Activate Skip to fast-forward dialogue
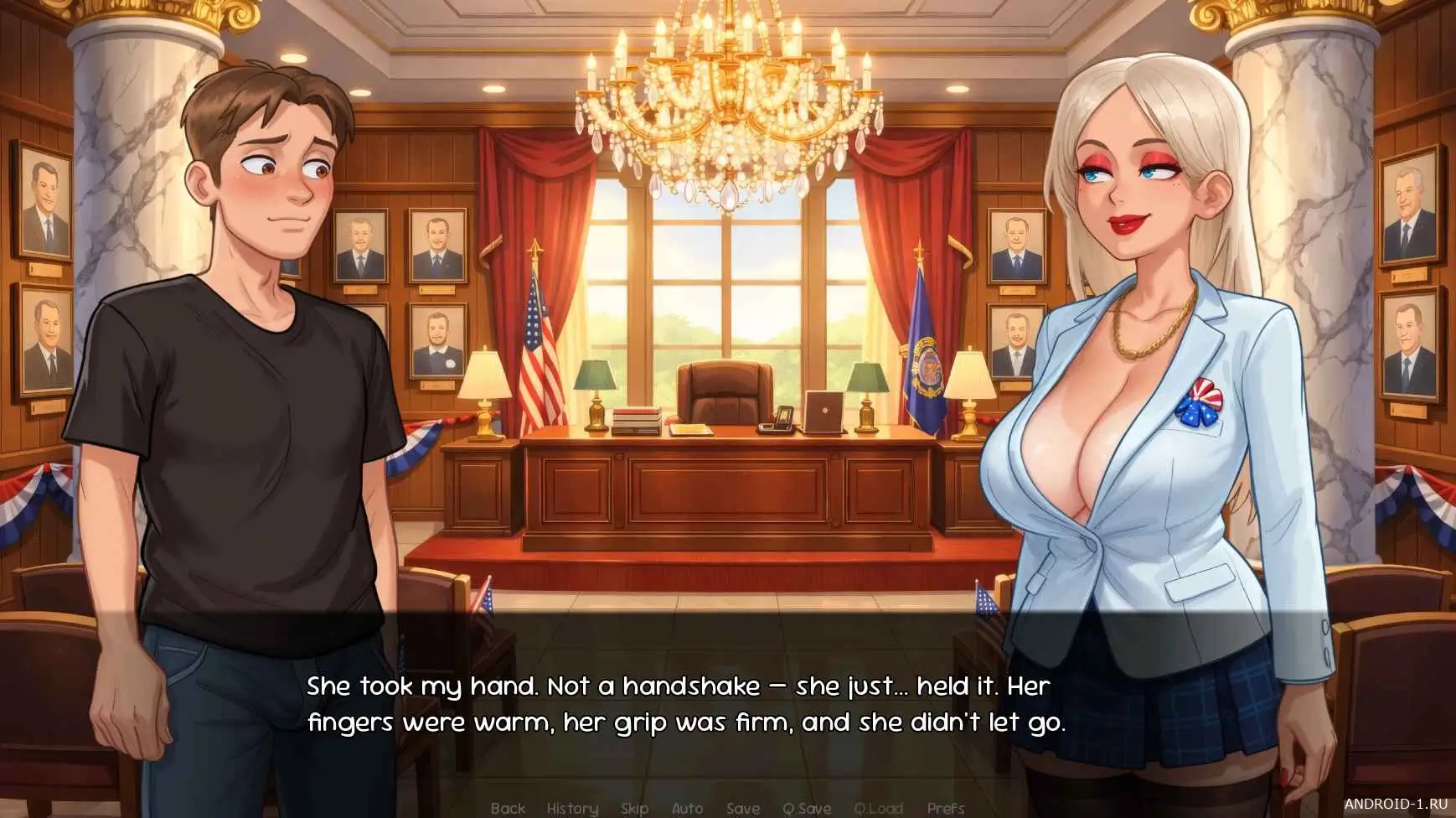1456x818 pixels. click(x=634, y=808)
